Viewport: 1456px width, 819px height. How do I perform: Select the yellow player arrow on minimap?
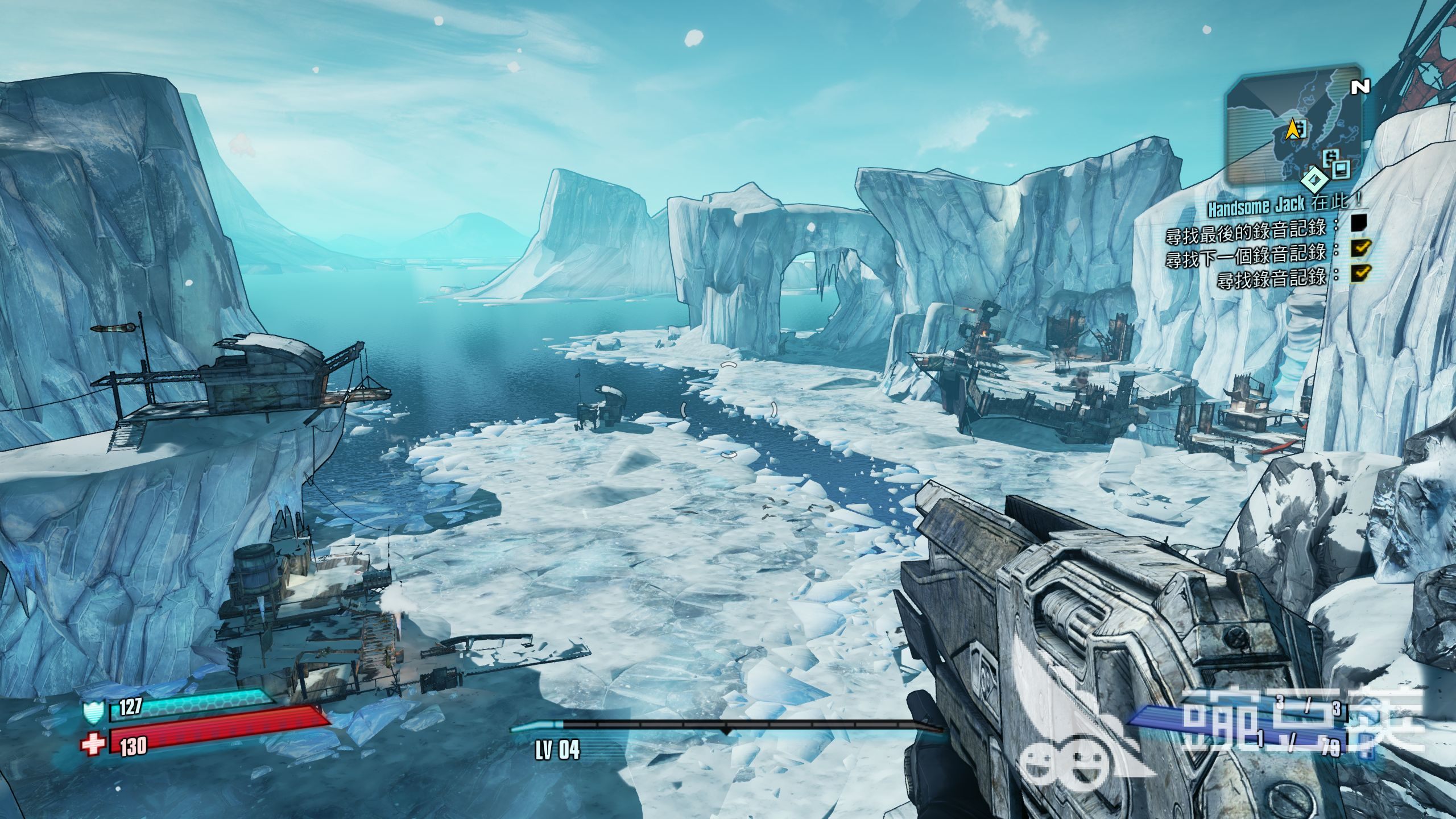tap(1294, 129)
